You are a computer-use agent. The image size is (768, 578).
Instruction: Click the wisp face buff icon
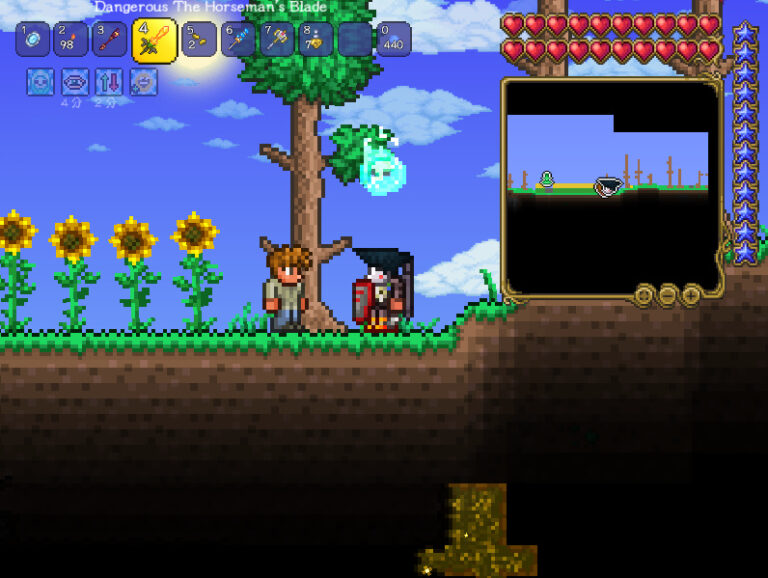(x=40, y=81)
